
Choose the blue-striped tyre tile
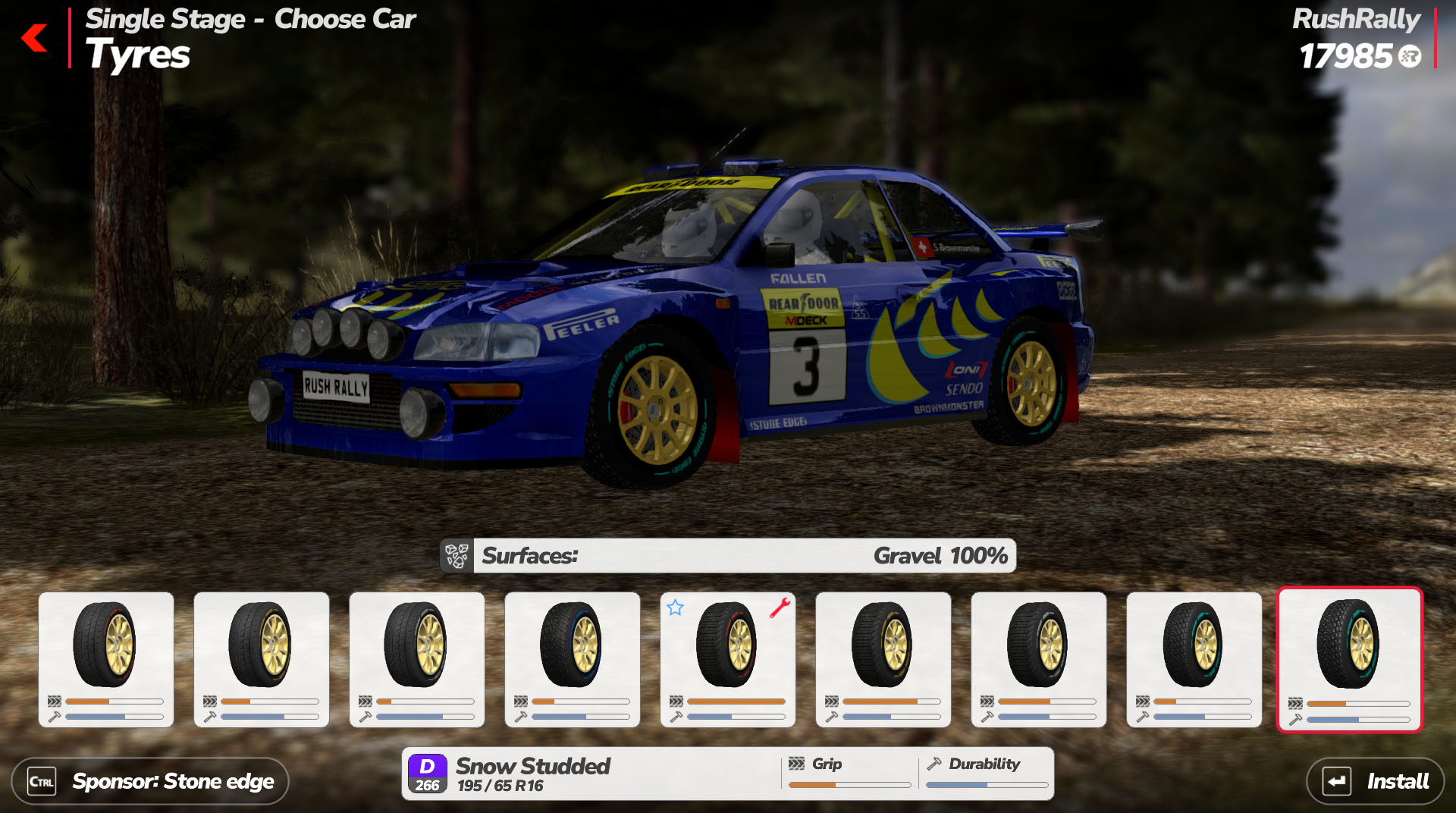[572, 659]
